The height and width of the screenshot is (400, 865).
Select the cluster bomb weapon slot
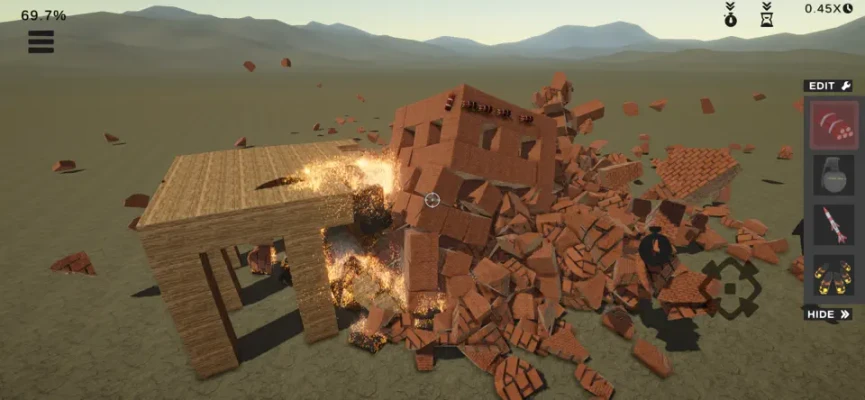click(x=834, y=124)
